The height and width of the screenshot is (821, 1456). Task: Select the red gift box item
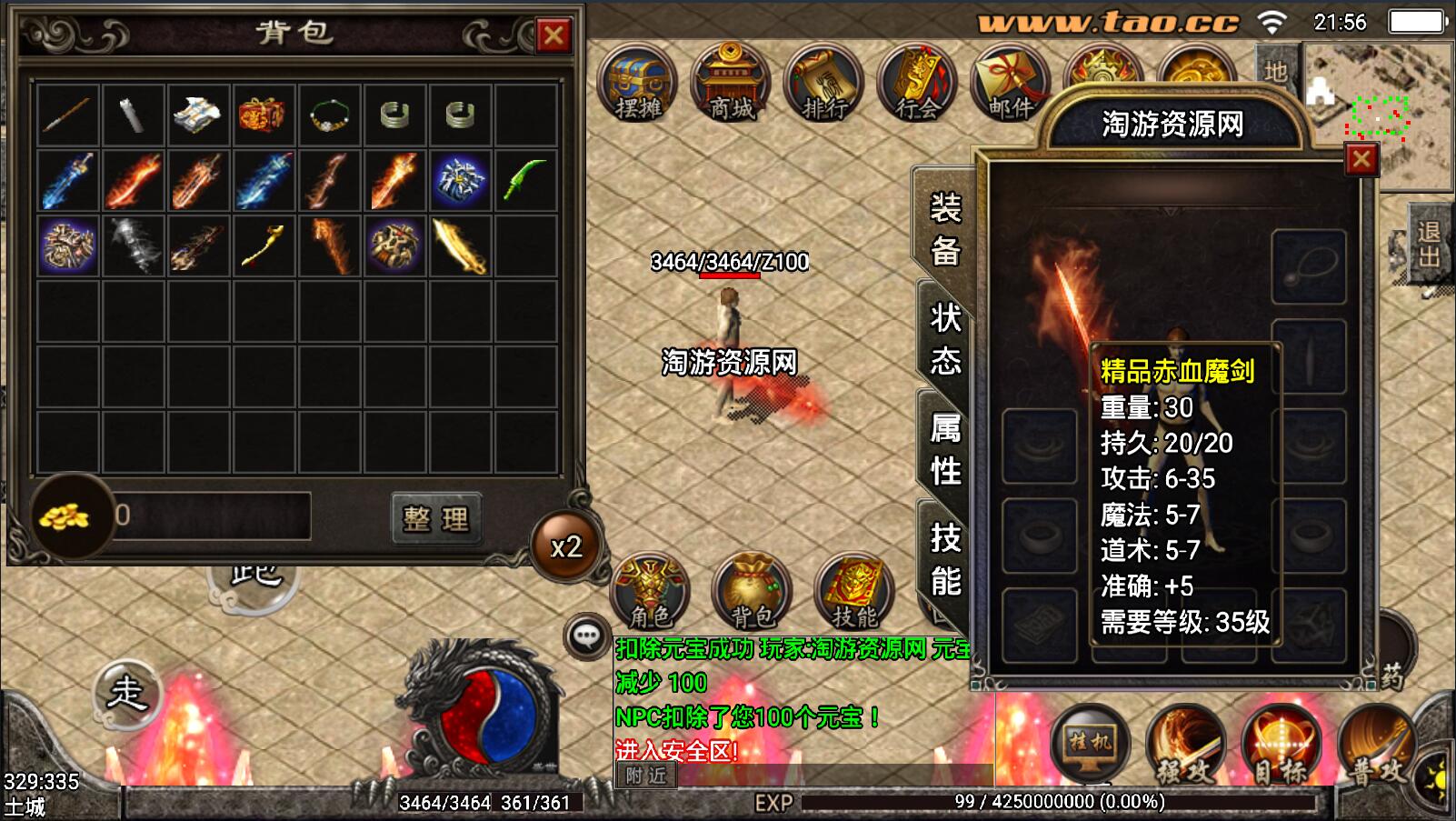[x=263, y=115]
